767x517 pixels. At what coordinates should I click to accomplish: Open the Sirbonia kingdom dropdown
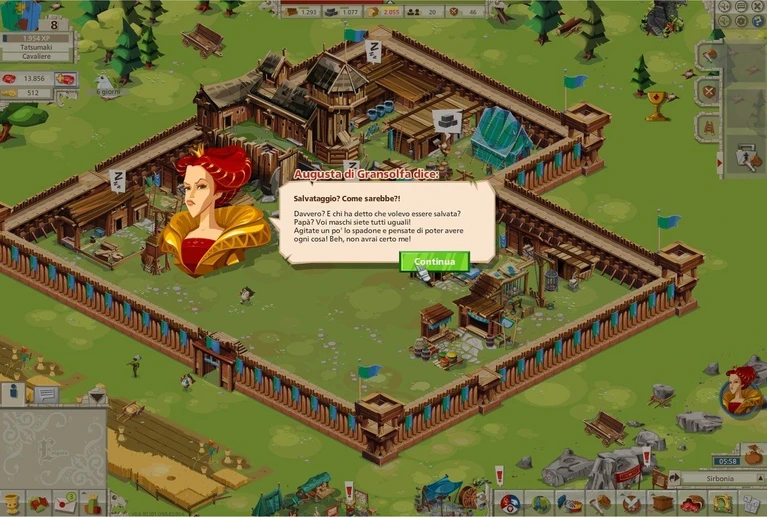714,479
